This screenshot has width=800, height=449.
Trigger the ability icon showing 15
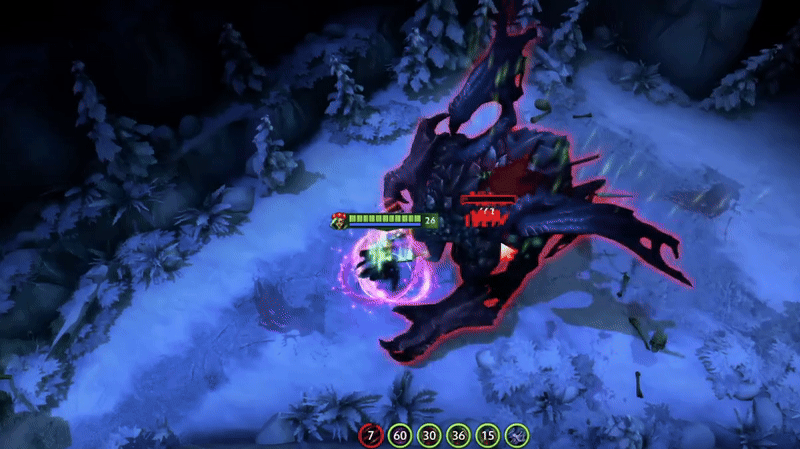pyautogui.click(x=487, y=435)
